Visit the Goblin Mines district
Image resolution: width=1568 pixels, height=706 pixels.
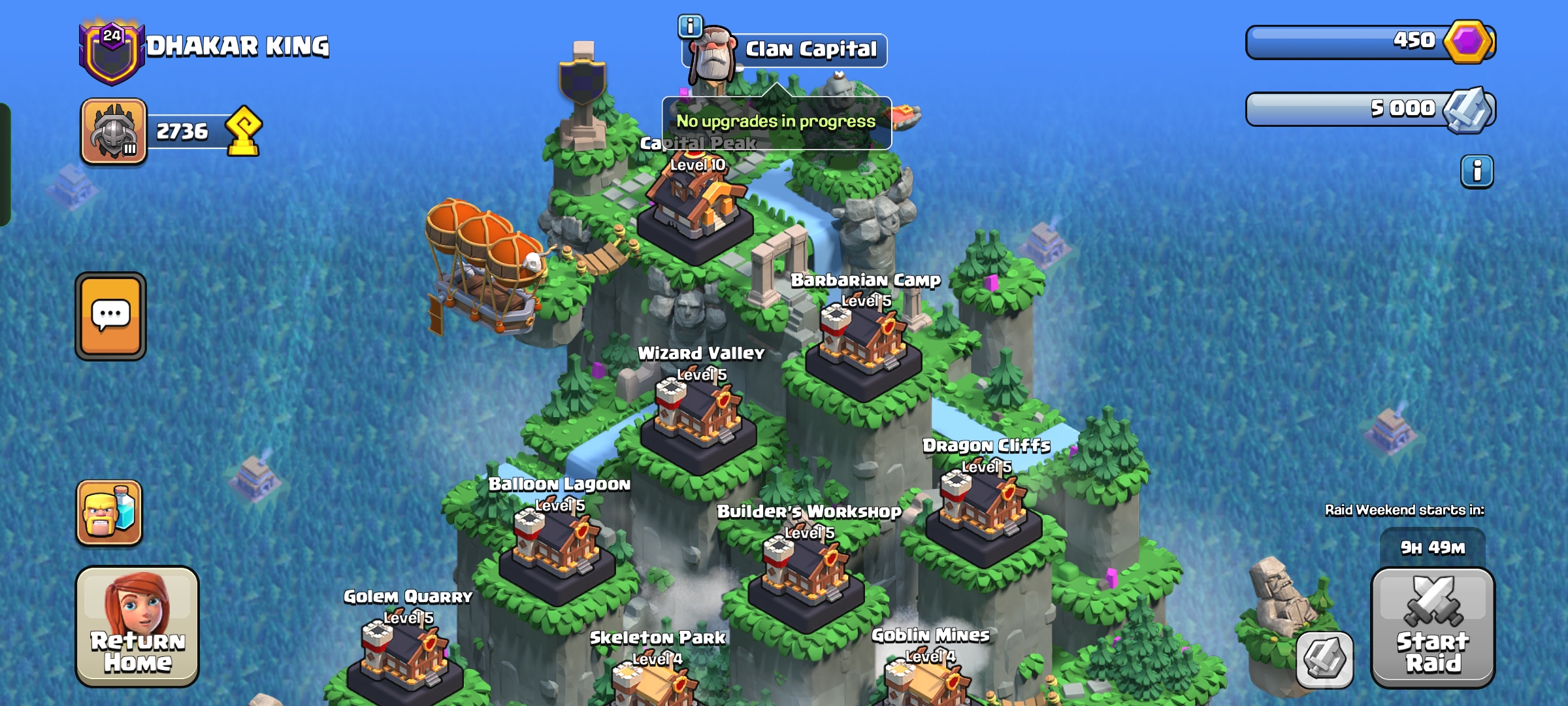[x=929, y=680]
